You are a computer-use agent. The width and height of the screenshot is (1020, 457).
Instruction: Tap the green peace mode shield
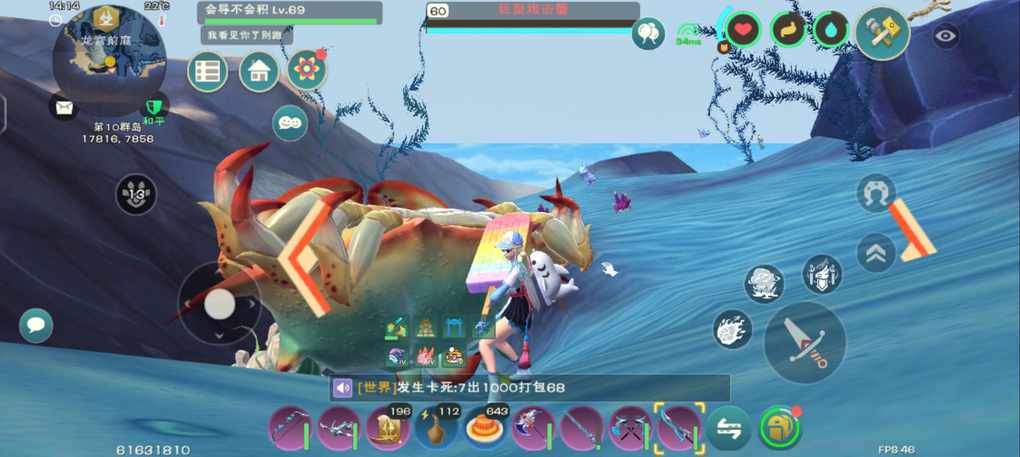click(x=153, y=106)
